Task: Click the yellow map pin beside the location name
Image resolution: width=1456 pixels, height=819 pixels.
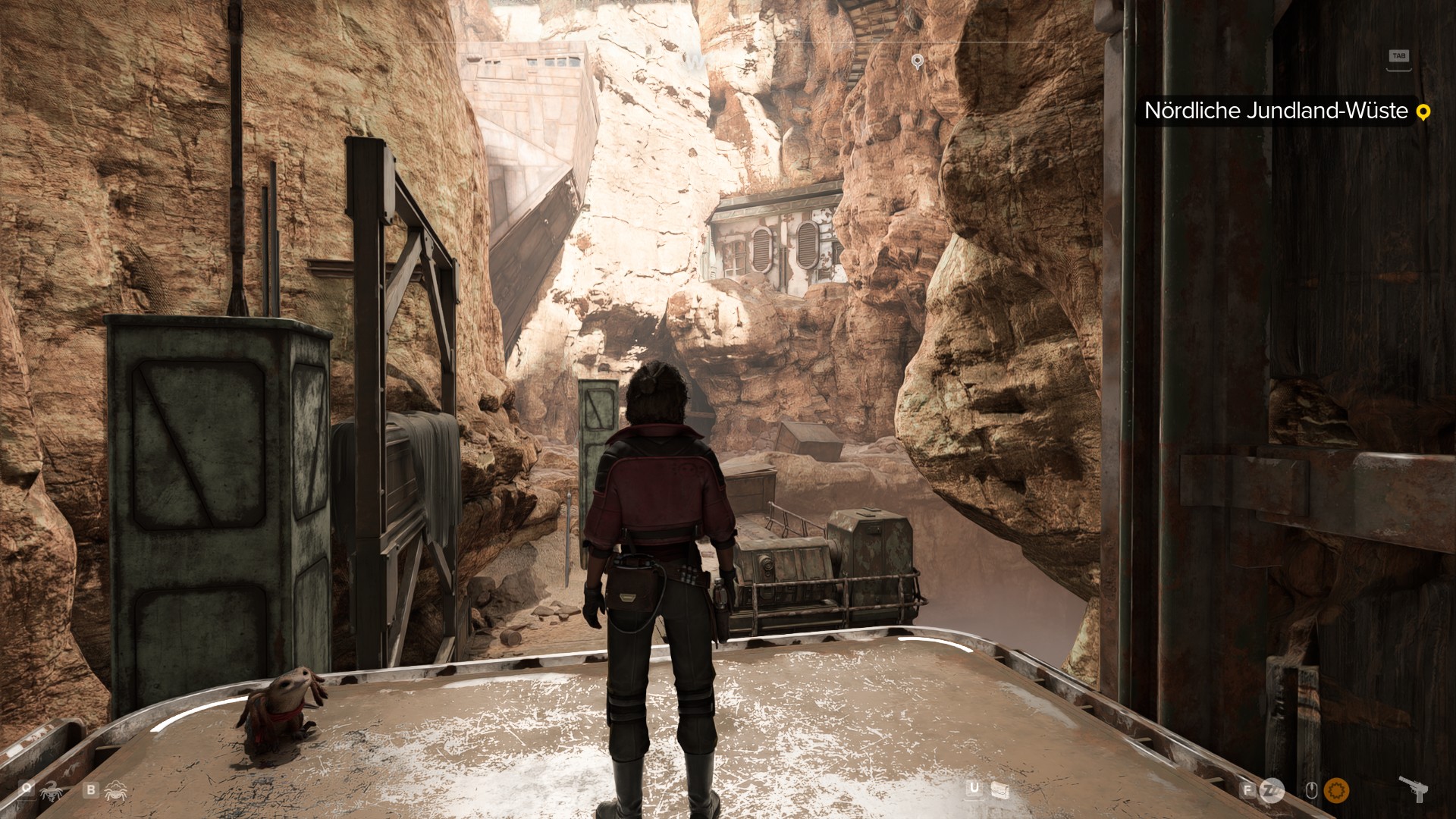Action: (x=1423, y=112)
